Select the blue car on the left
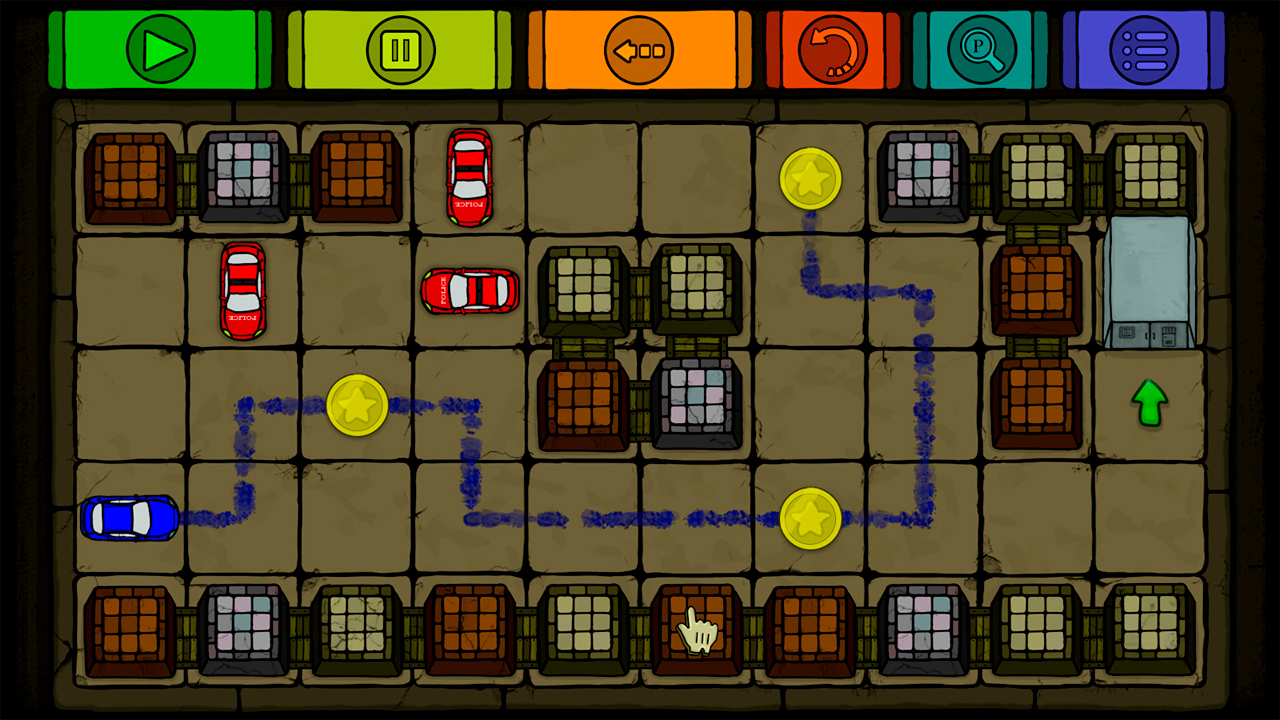This screenshot has height=720, width=1280. click(x=128, y=518)
